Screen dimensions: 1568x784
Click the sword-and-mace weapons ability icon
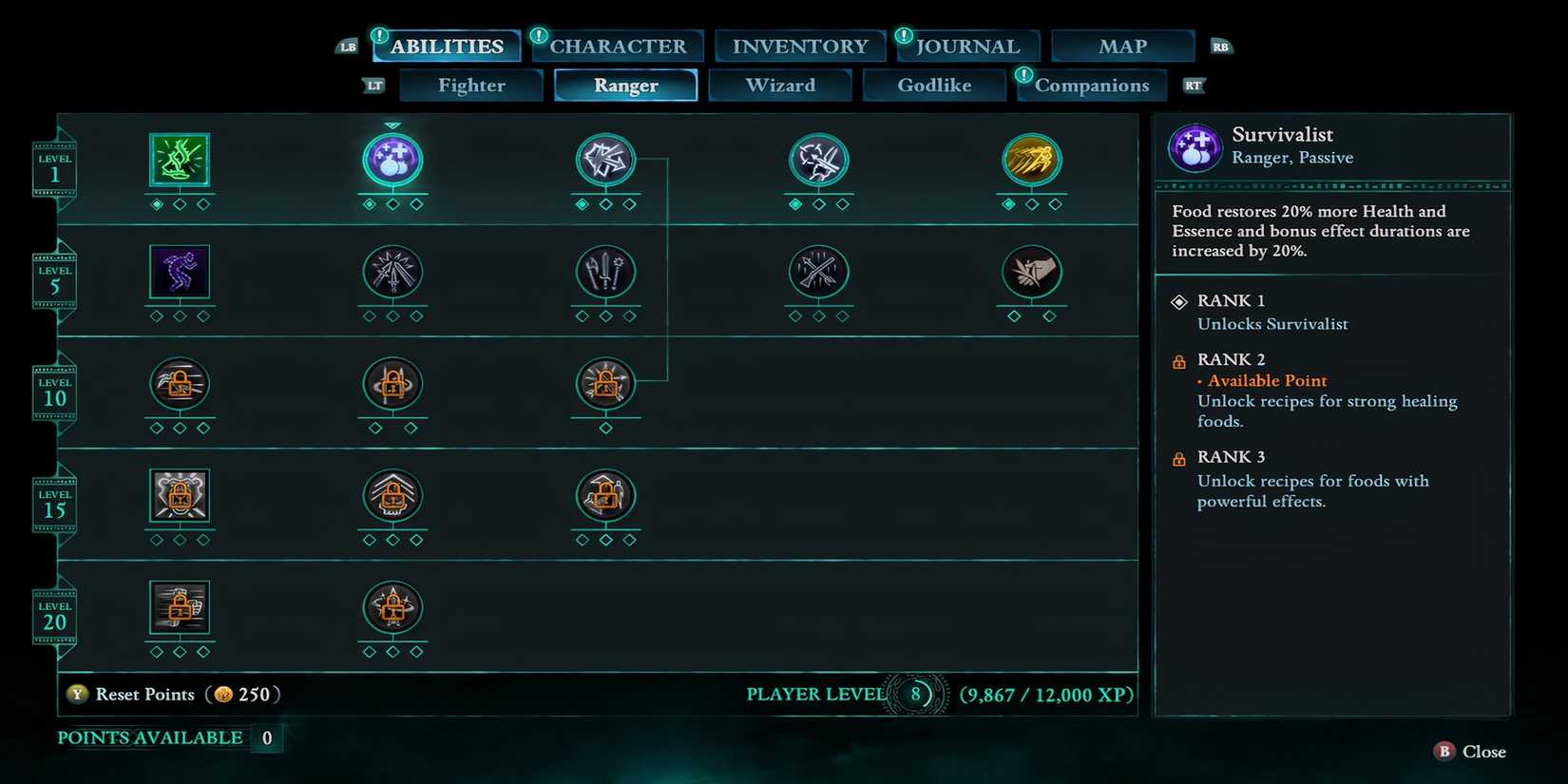click(605, 276)
